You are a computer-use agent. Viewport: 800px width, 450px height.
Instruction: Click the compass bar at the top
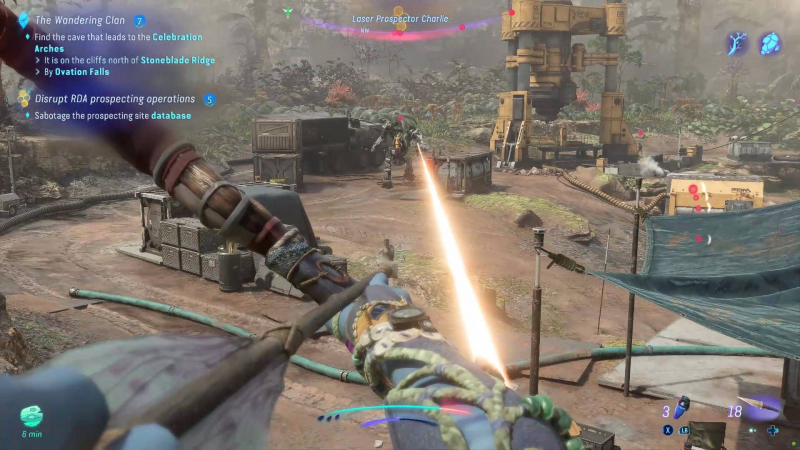400,30
